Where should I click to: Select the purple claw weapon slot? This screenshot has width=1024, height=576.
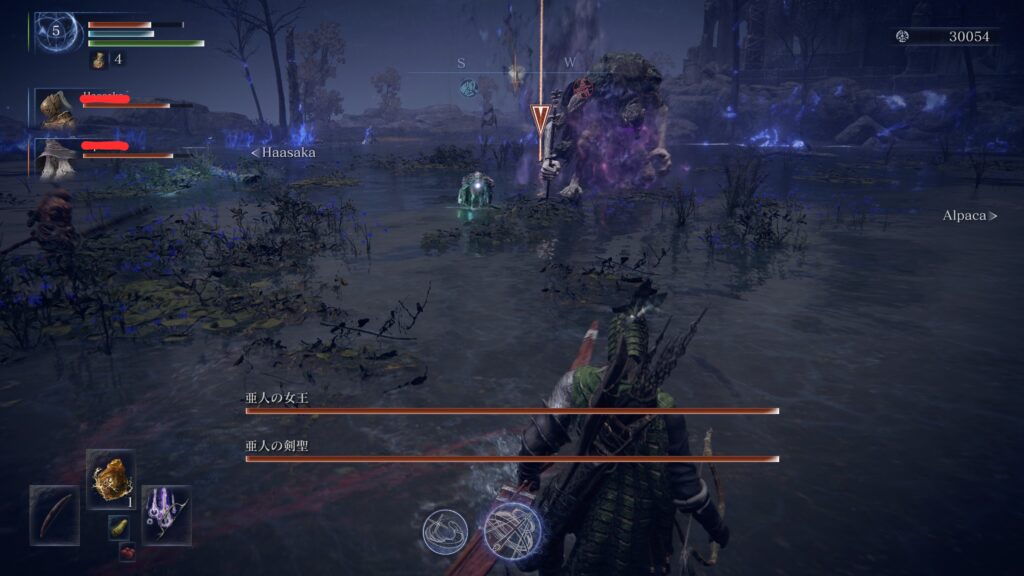pos(166,514)
